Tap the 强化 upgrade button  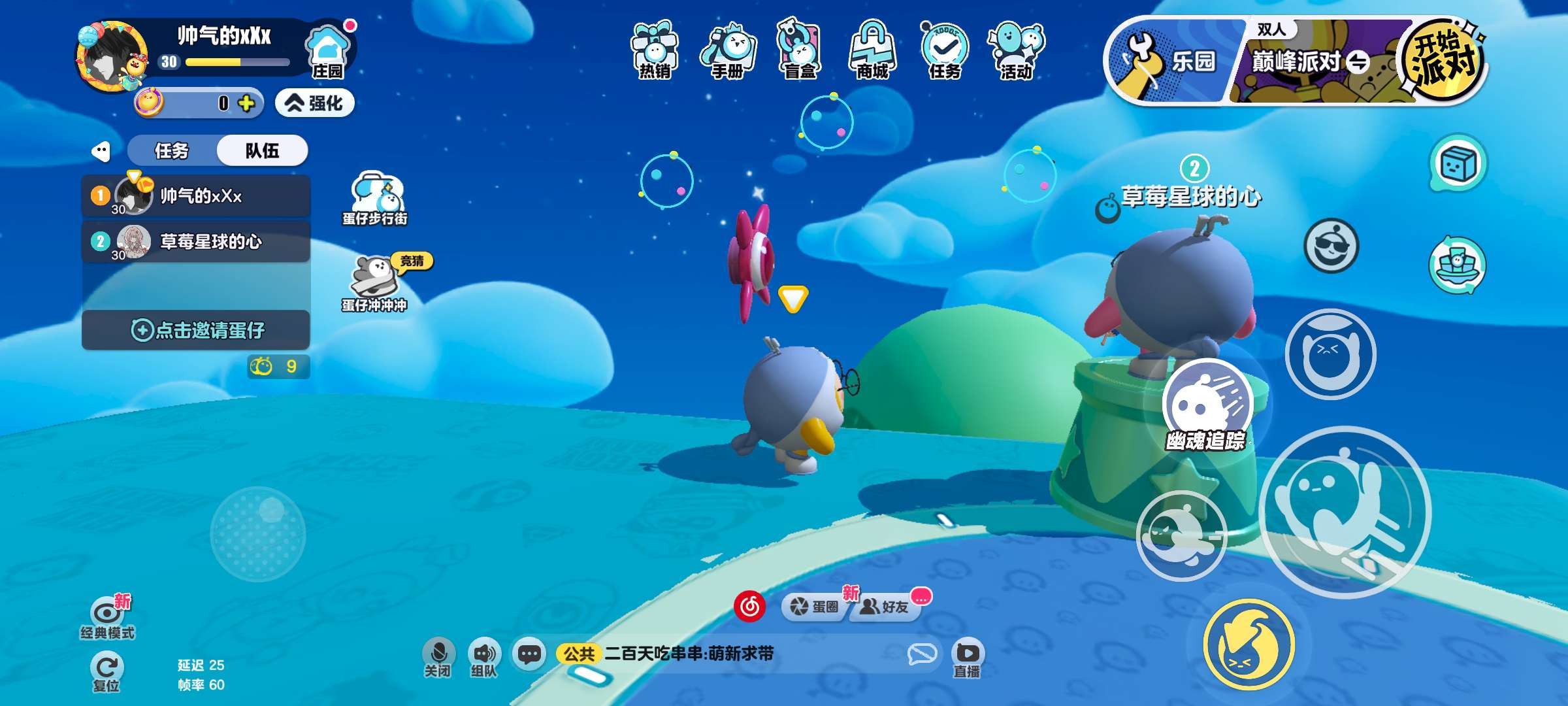point(315,103)
